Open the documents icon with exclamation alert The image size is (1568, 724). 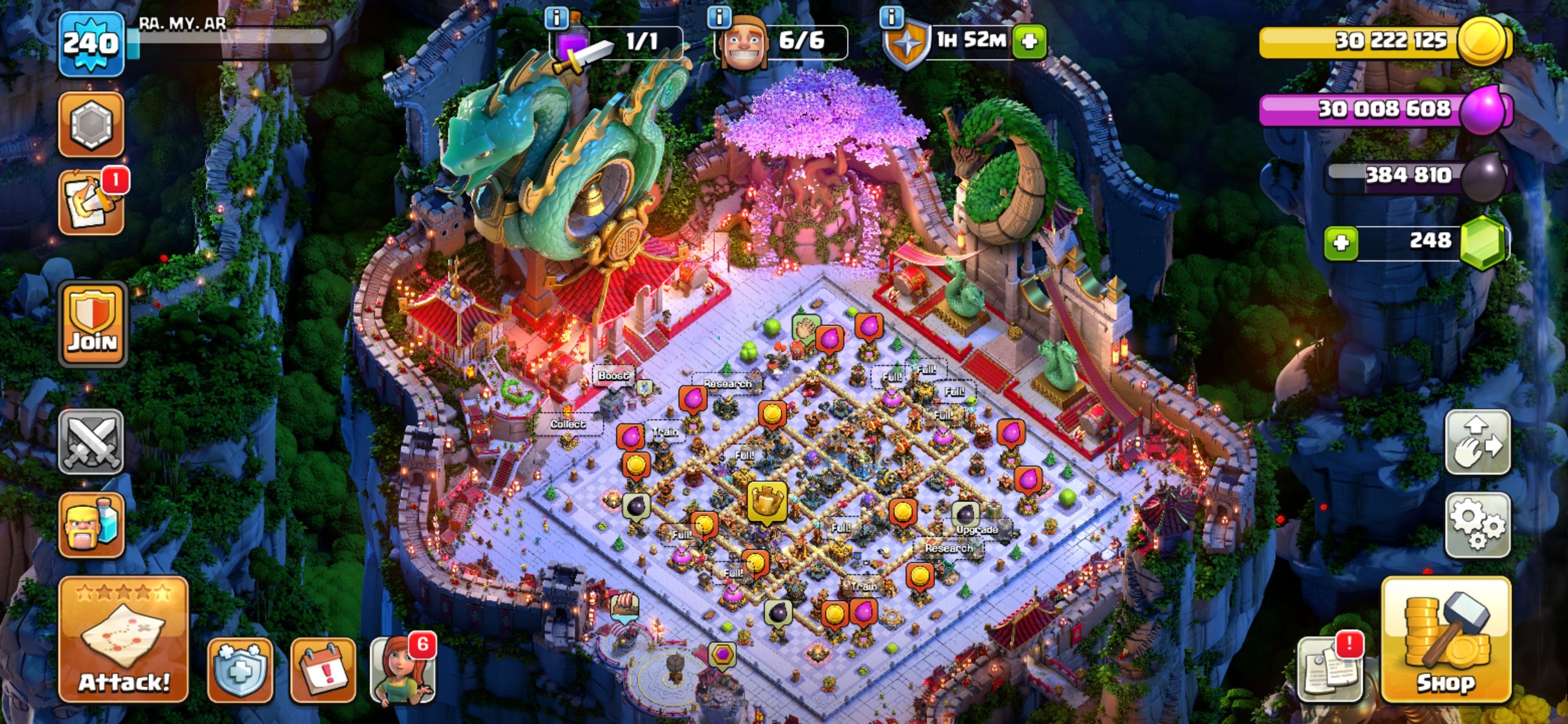pos(1331,670)
